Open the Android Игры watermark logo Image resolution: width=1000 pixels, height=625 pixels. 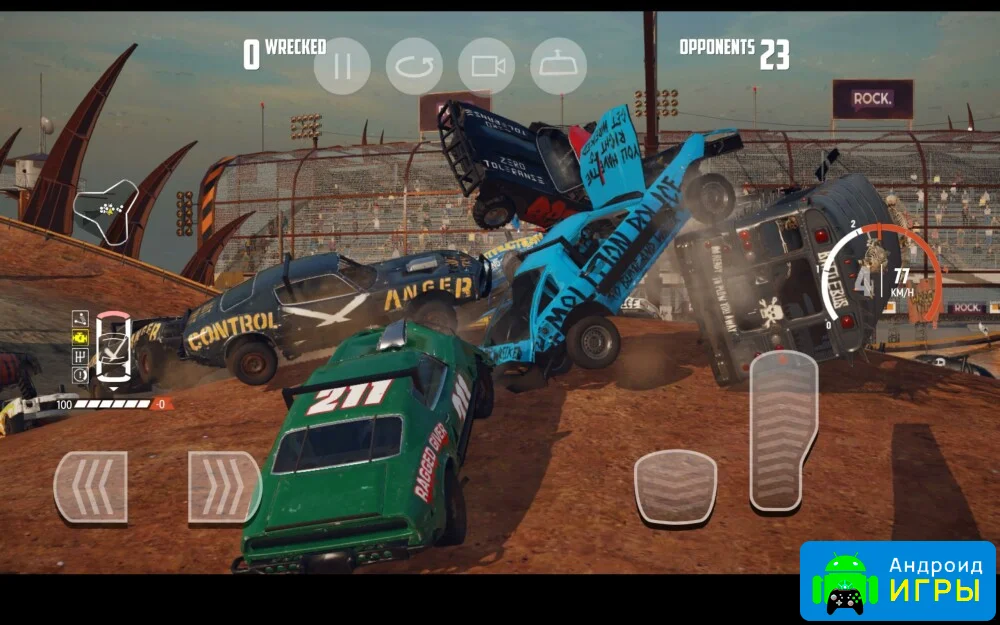897,580
